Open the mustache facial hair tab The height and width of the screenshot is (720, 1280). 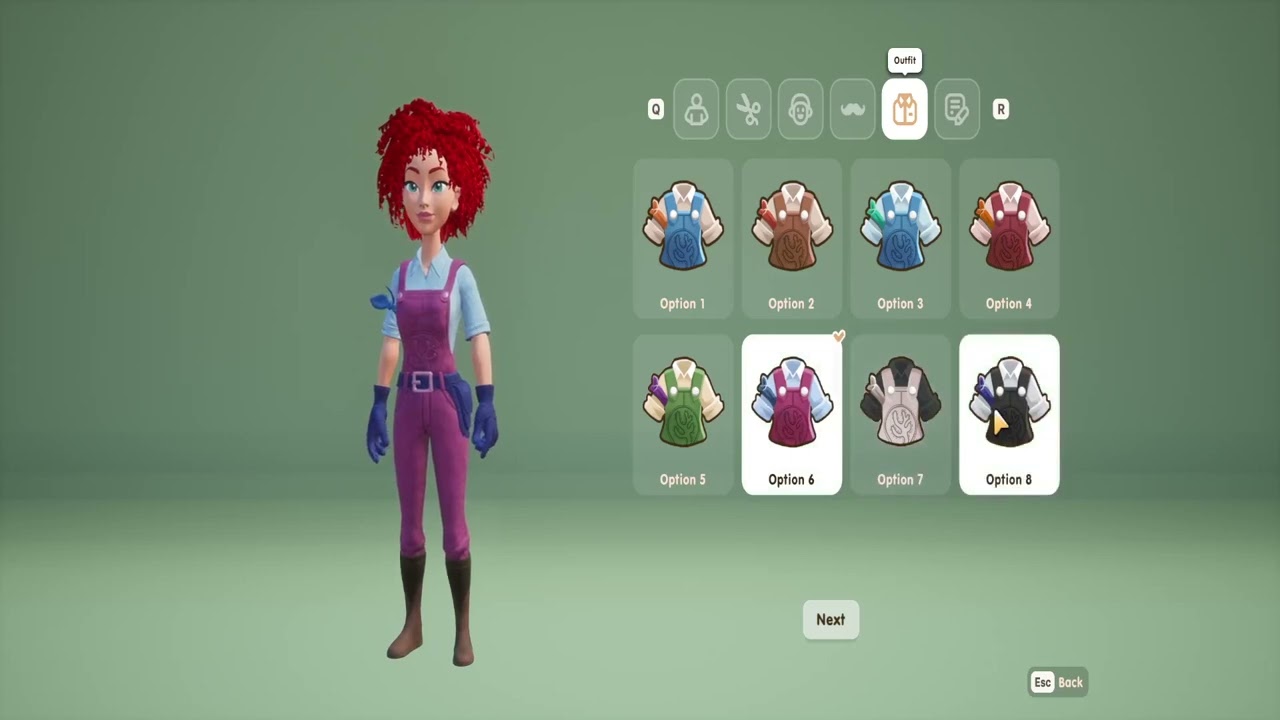[852, 109]
